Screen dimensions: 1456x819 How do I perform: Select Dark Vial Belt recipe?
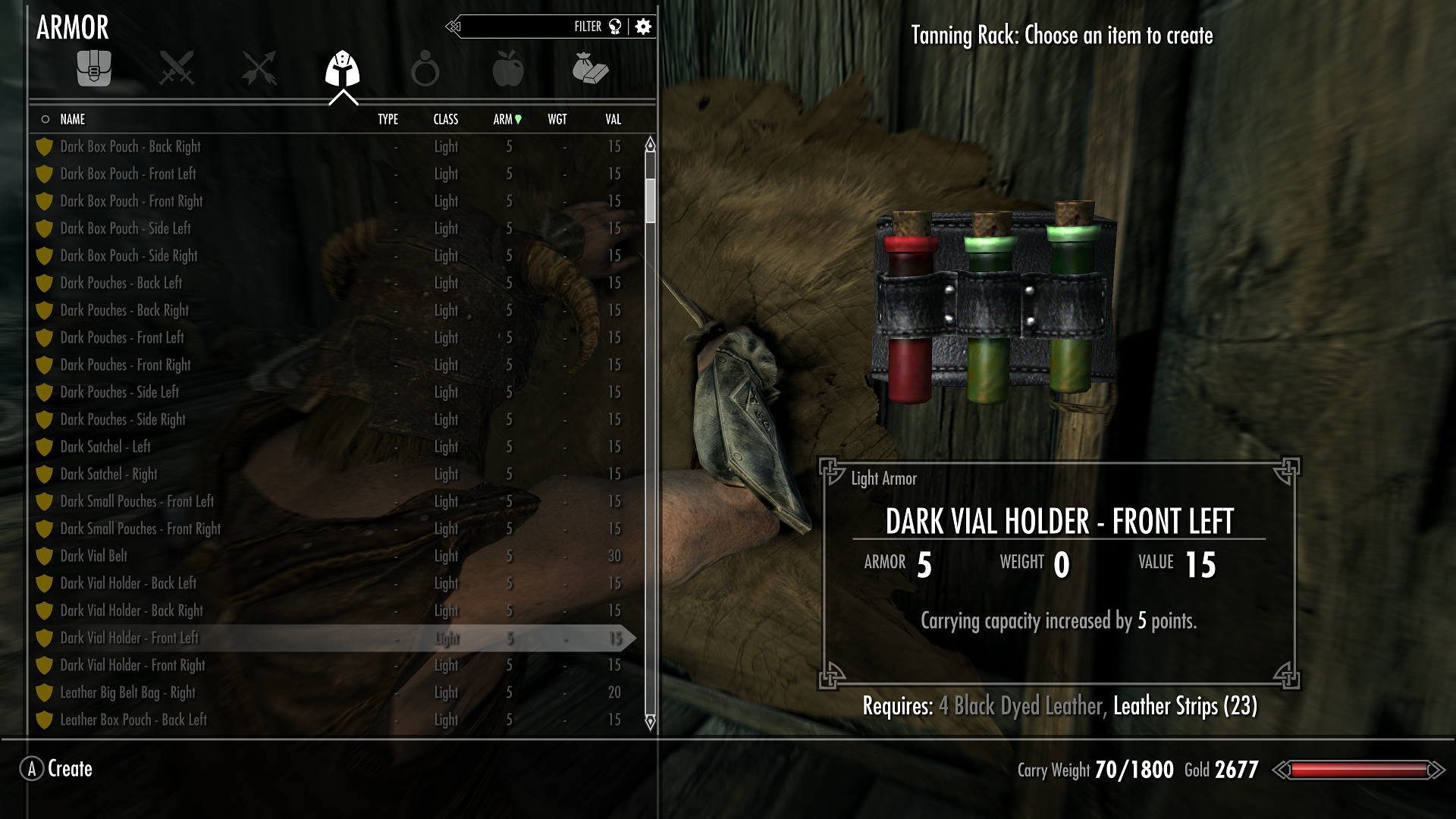click(94, 556)
